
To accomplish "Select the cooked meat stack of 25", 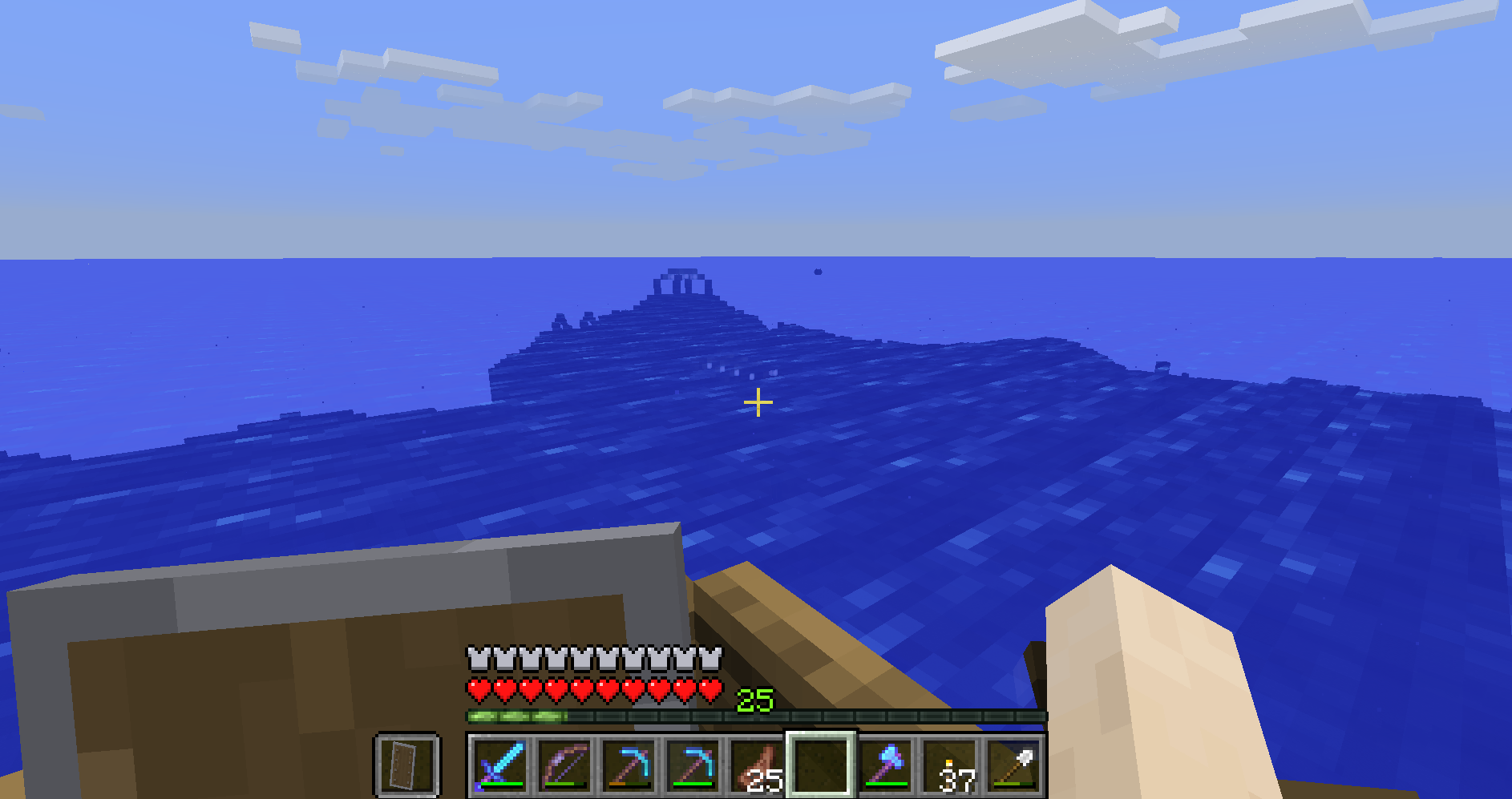I will click(x=756, y=765).
